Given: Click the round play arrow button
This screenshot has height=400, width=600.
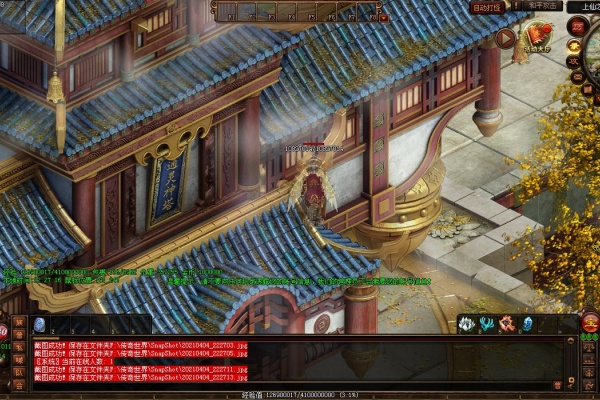Looking at the screenshot, I should coord(506,39).
